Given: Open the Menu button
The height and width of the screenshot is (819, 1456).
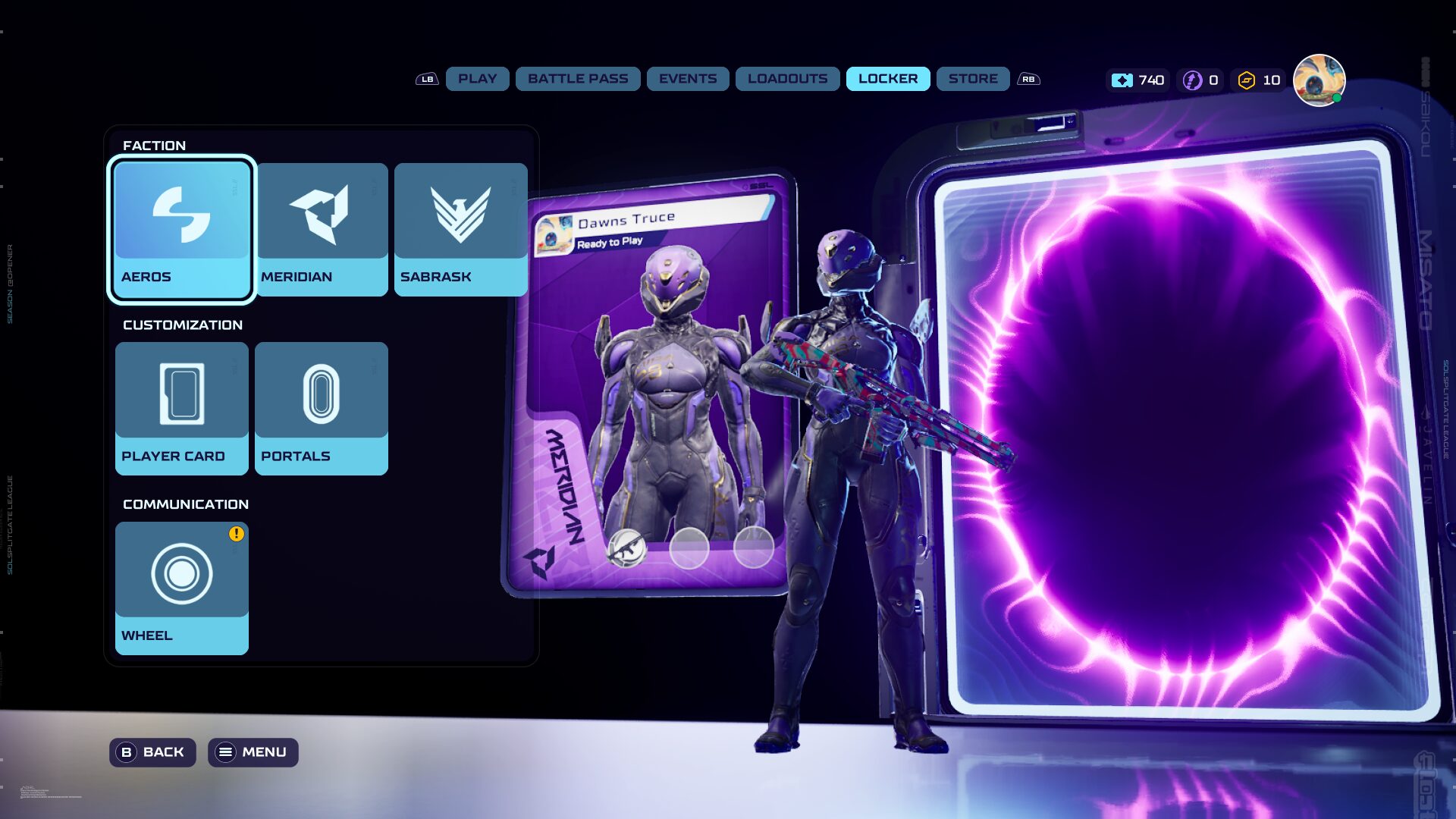Looking at the screenshot, I should 253,752.
